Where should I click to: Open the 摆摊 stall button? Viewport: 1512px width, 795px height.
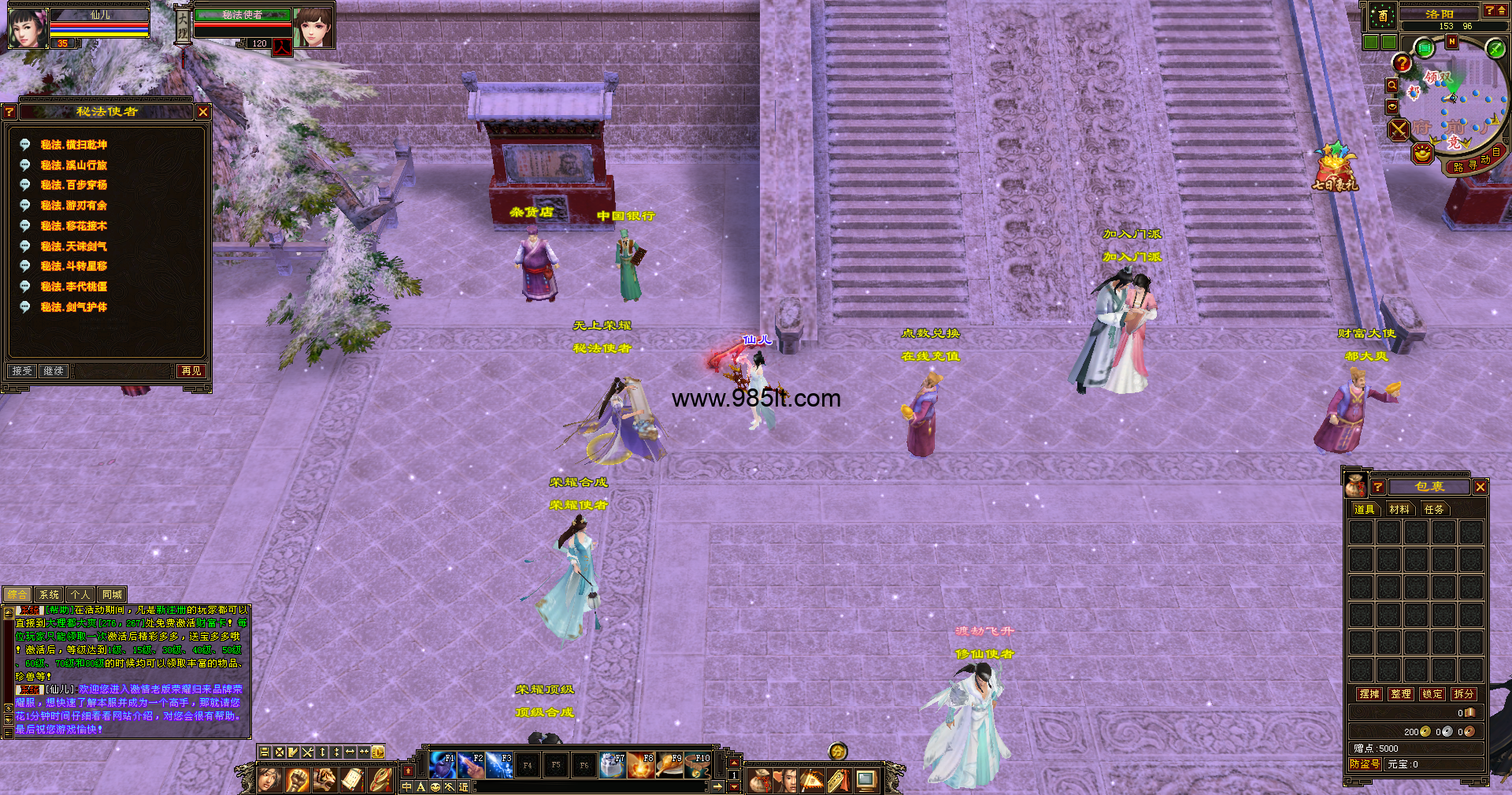(1369, 694)
